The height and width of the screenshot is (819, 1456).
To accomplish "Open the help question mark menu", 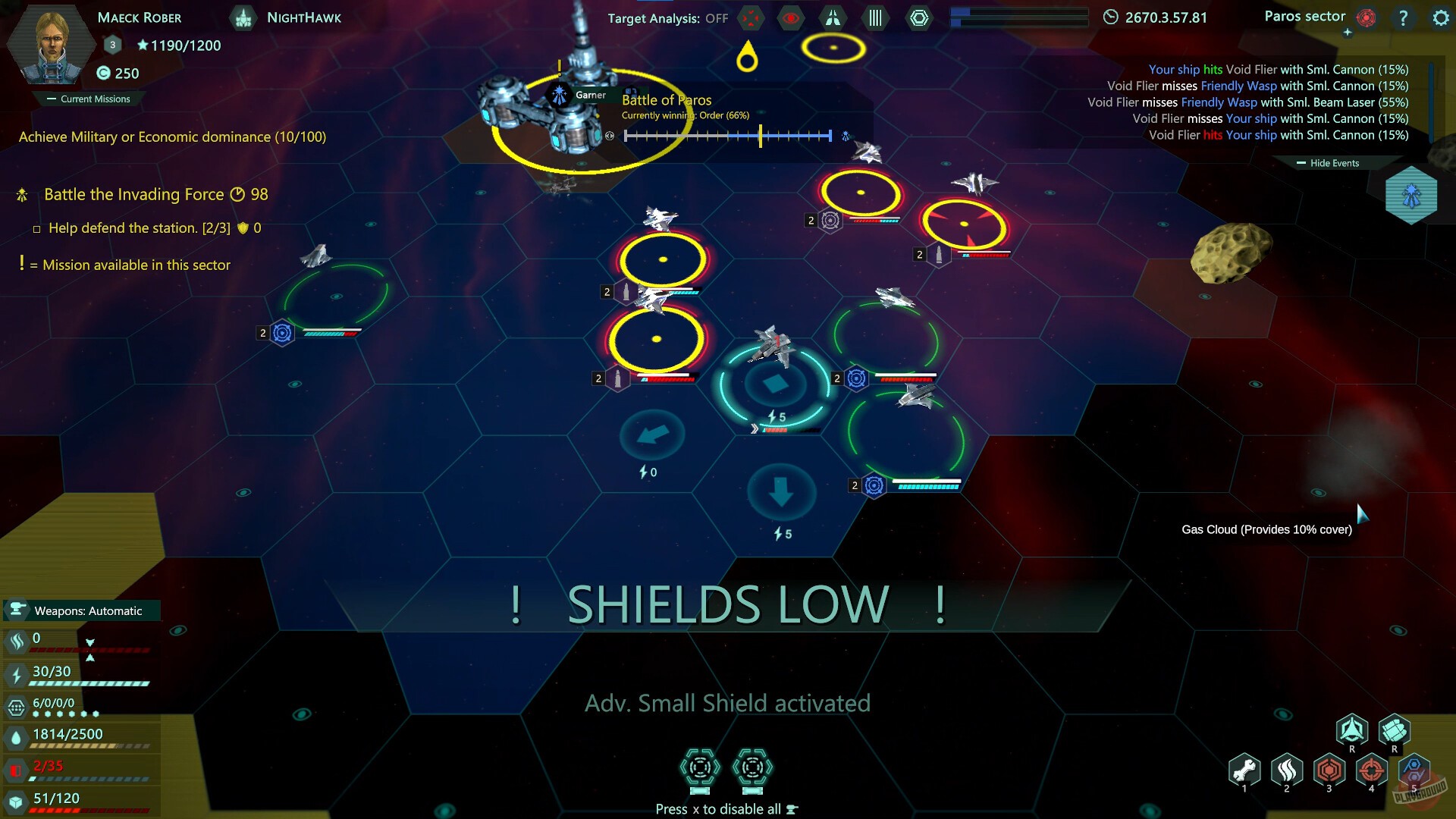I will click(1402, 18).
